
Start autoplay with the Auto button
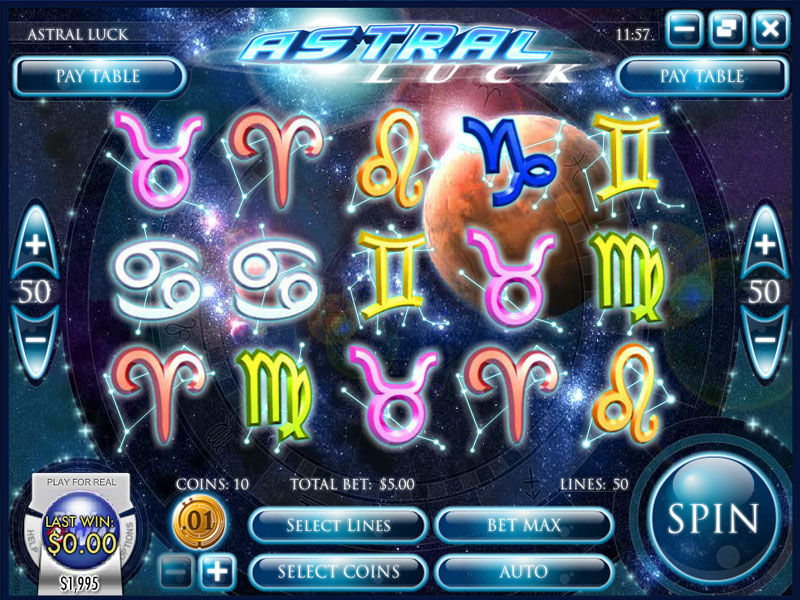pos(524,572)
